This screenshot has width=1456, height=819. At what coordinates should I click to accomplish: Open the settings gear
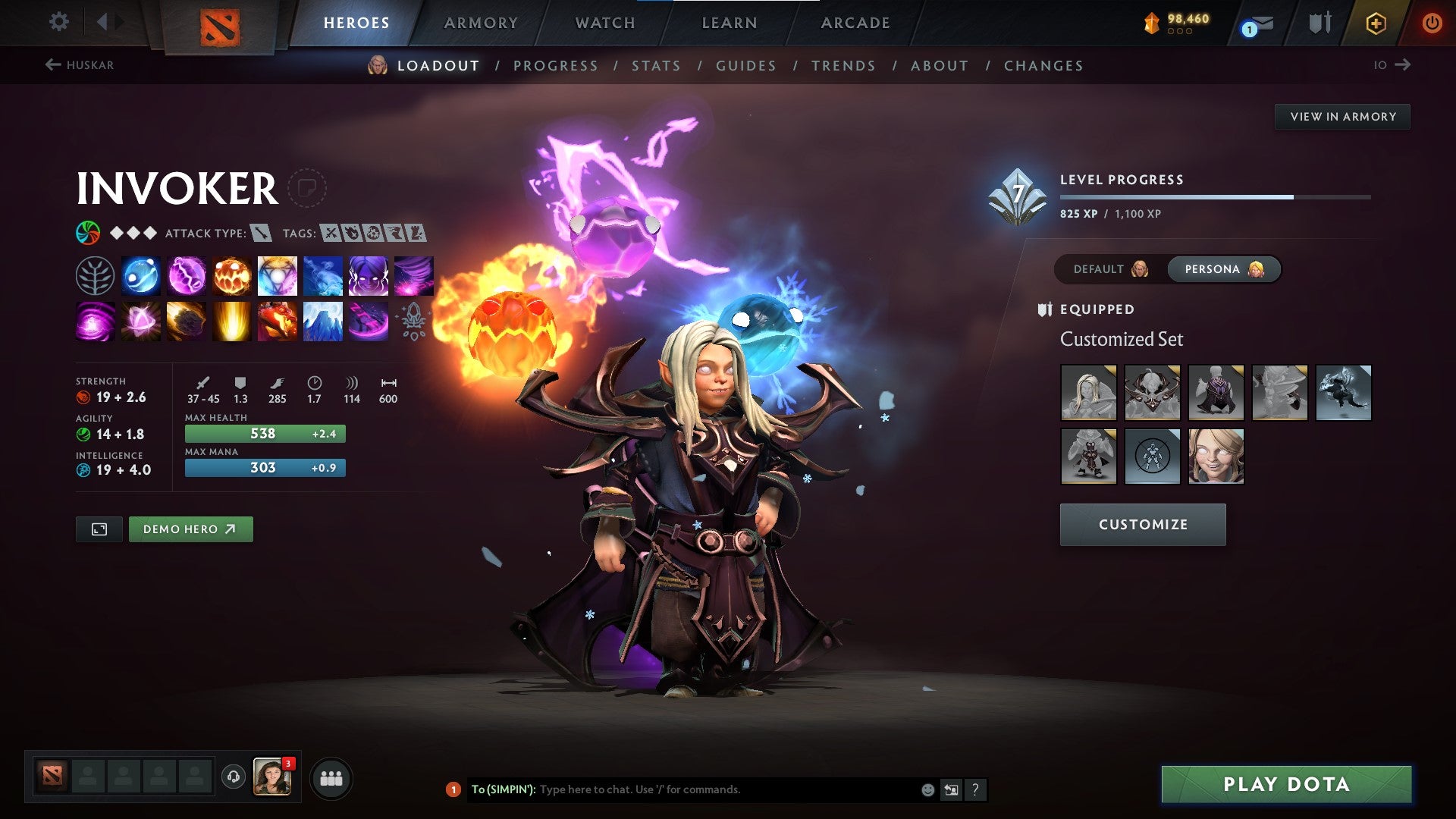click(x=58, y=22)
